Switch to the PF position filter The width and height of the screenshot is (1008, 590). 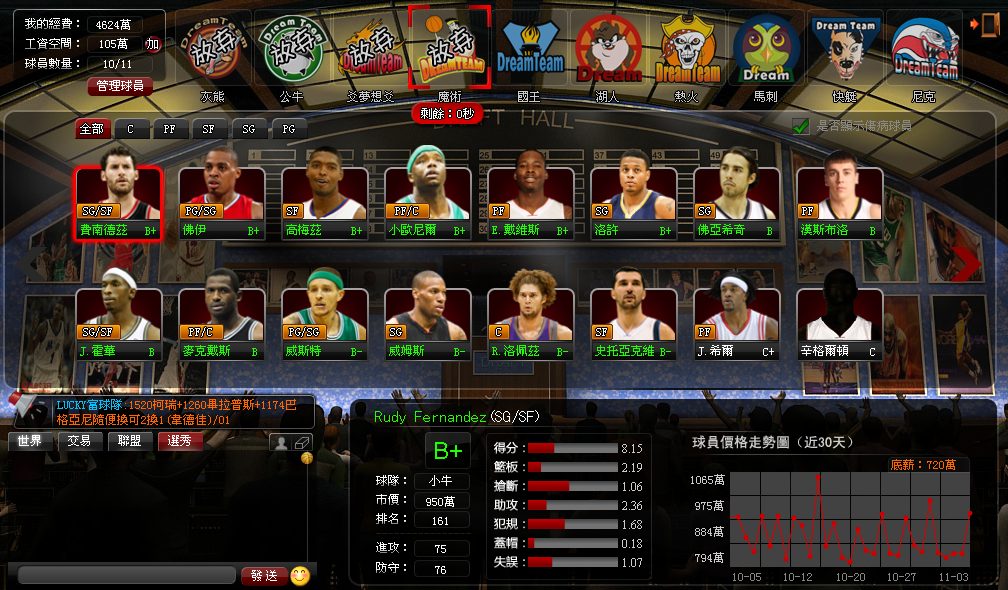[169, 129]
